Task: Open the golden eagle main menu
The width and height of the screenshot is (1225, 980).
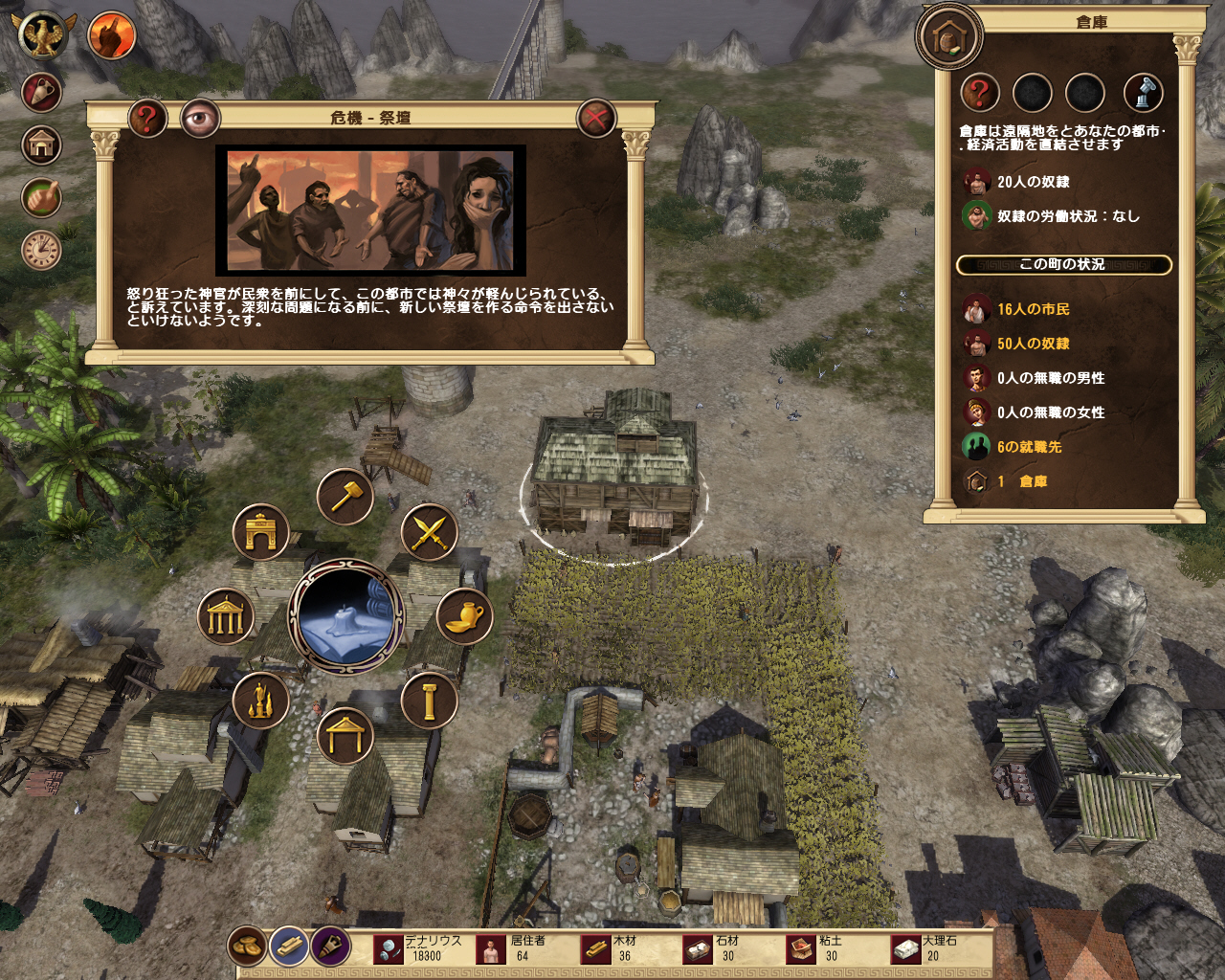Action: coord(43,35)
